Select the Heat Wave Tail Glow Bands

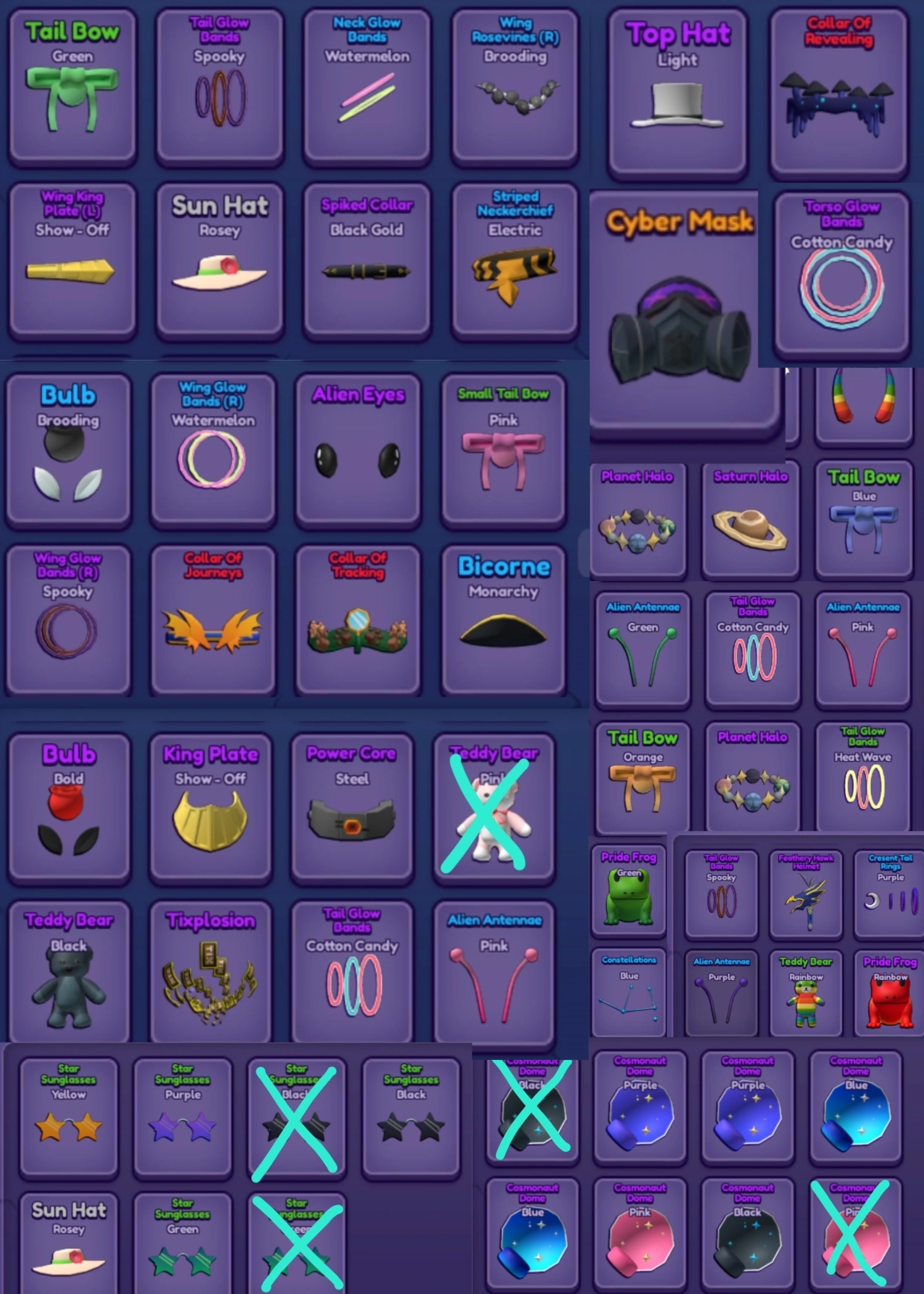[862, 776]
